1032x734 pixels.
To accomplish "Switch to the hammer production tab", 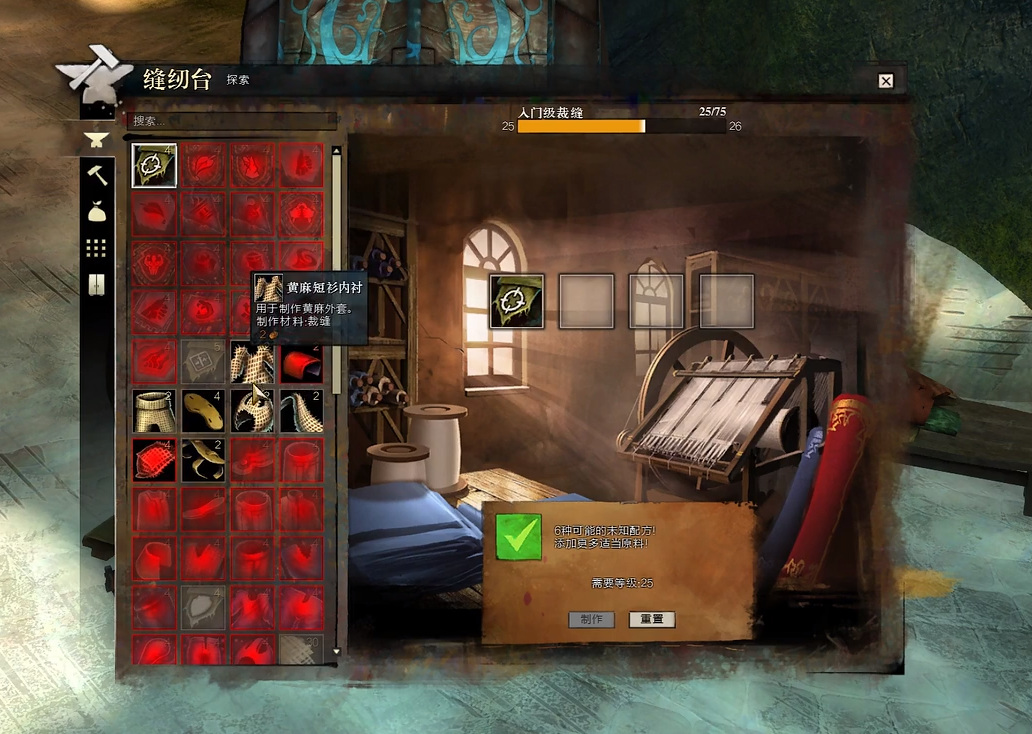I will pyautogui.click(x=97, y=174).
